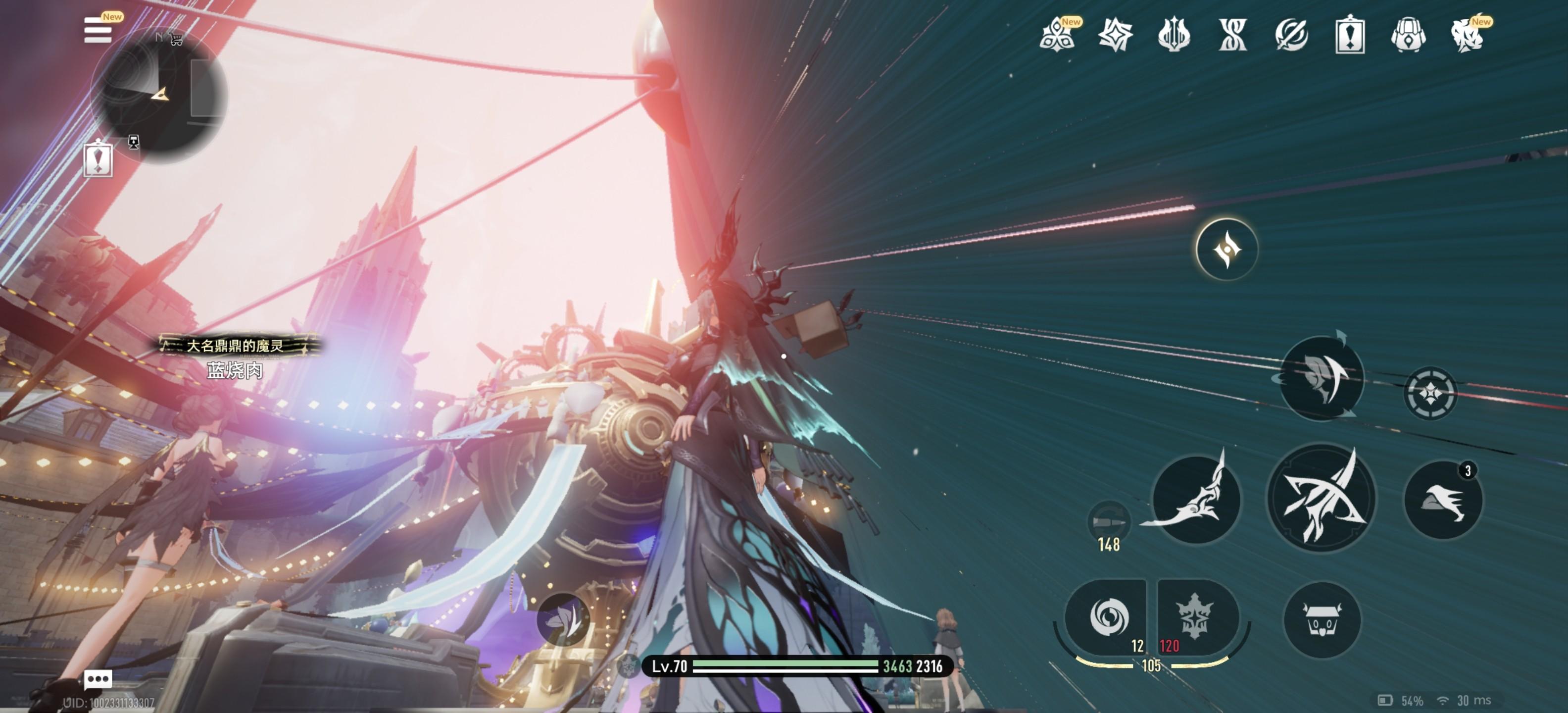1568x713 pixels.
Task: Toggle the round crosshair target-lock button
Action: [x=1430, y=393]
